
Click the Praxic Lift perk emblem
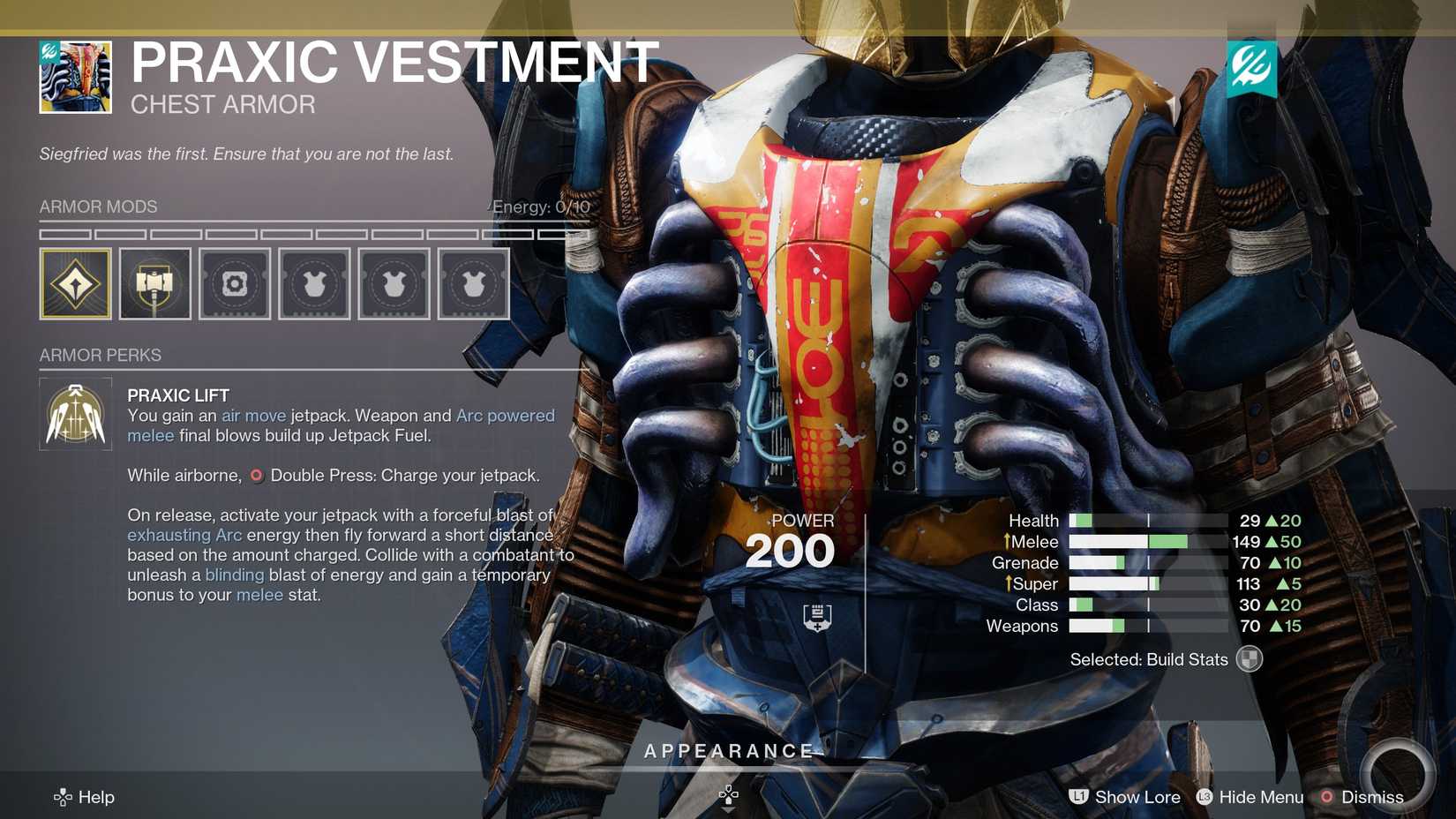75,413
